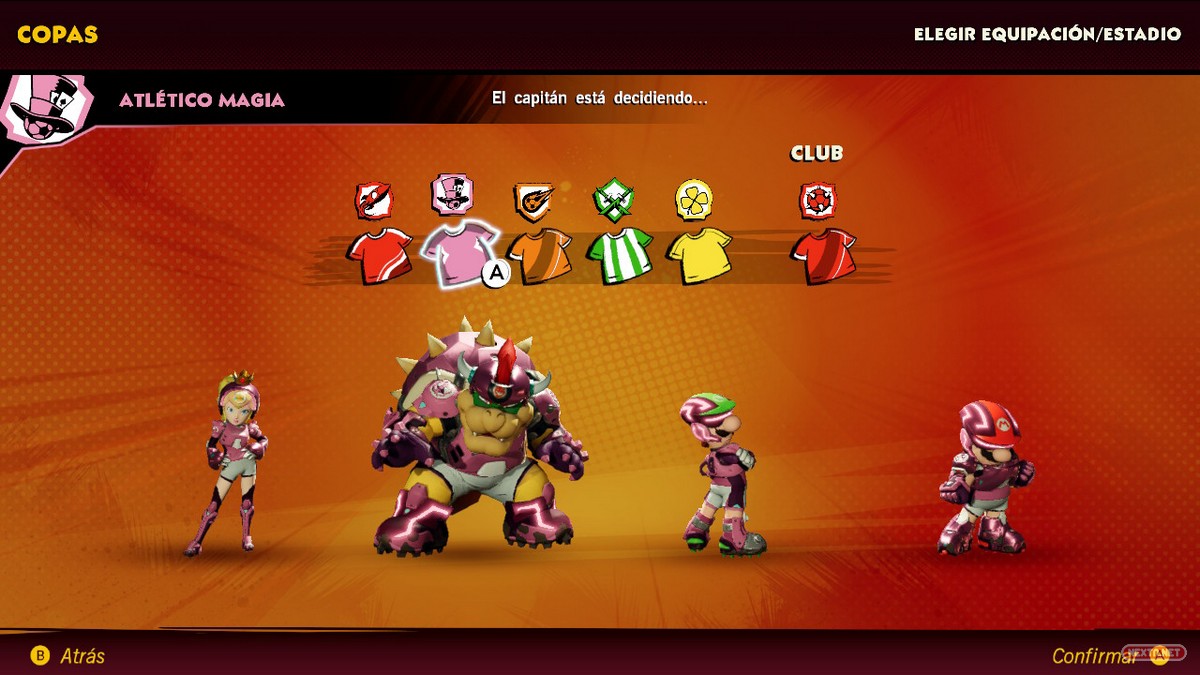The width and height of the screenshot is (1200, 675).
Task: Pick the orange jersey with brown sash
Action: (x=540, y=256)
